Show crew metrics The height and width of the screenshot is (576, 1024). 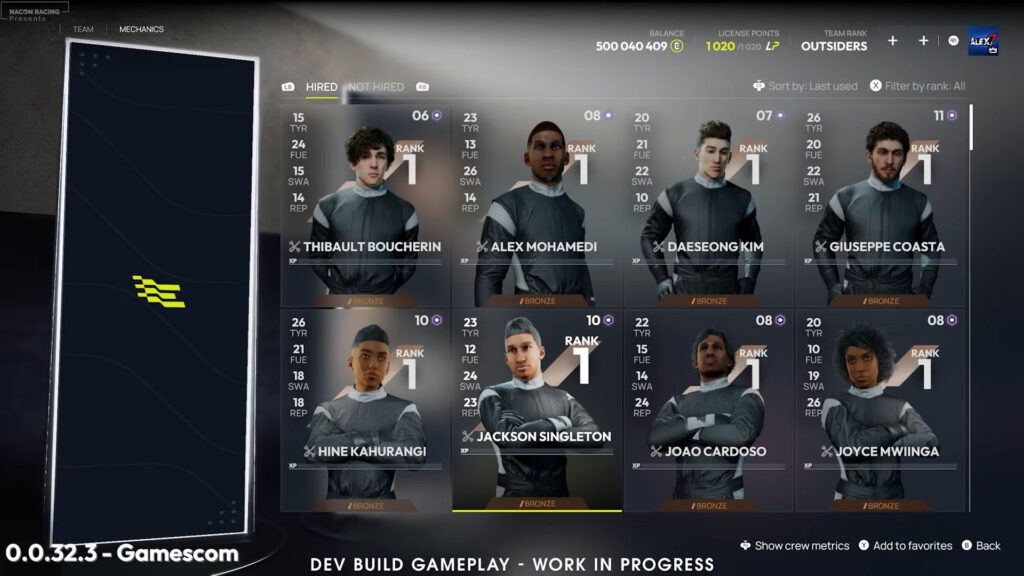tap(795, 546)
